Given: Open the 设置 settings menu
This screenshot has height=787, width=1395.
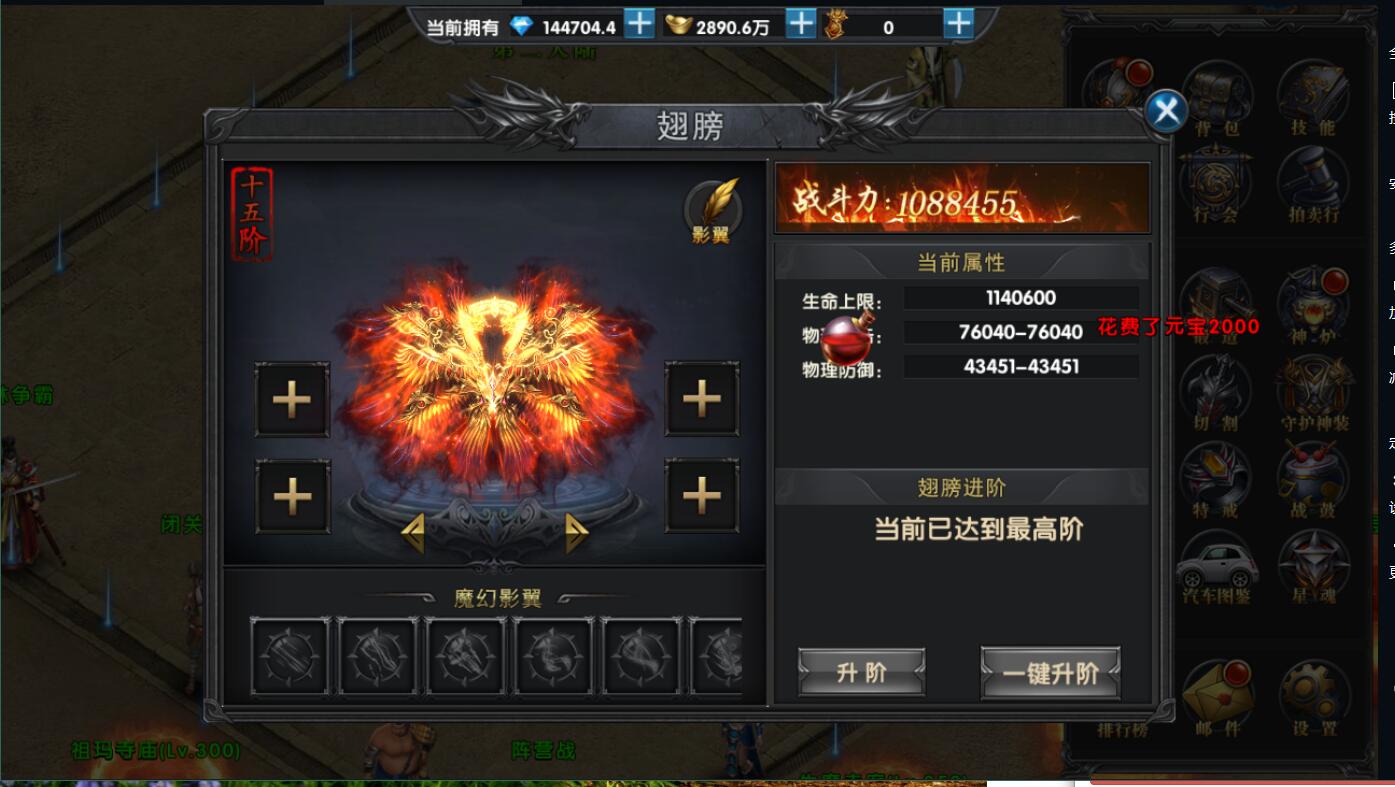Looking at the screenshot, I should coord(1313,697).
